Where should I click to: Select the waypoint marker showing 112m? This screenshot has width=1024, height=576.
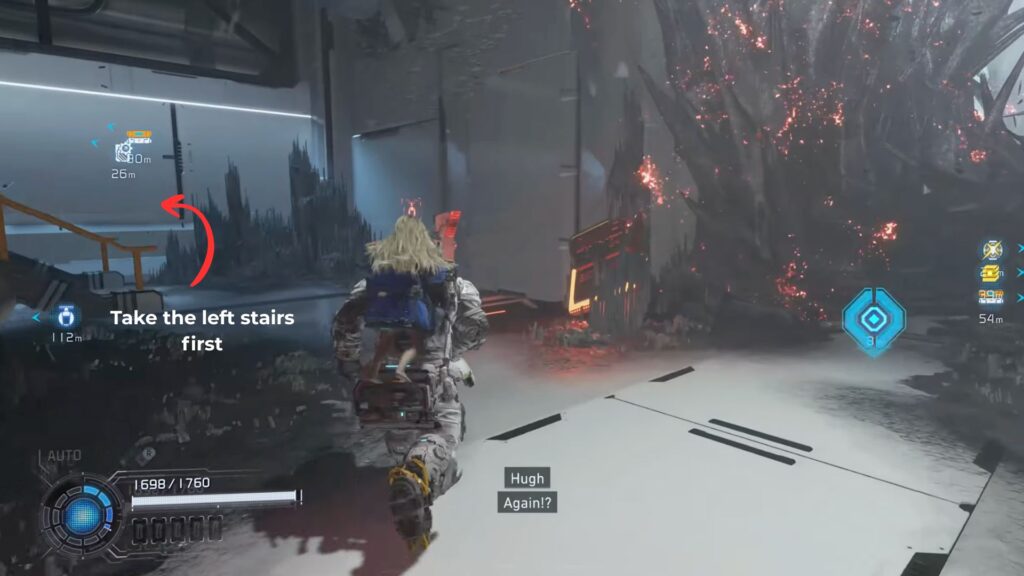click(67, 316)
